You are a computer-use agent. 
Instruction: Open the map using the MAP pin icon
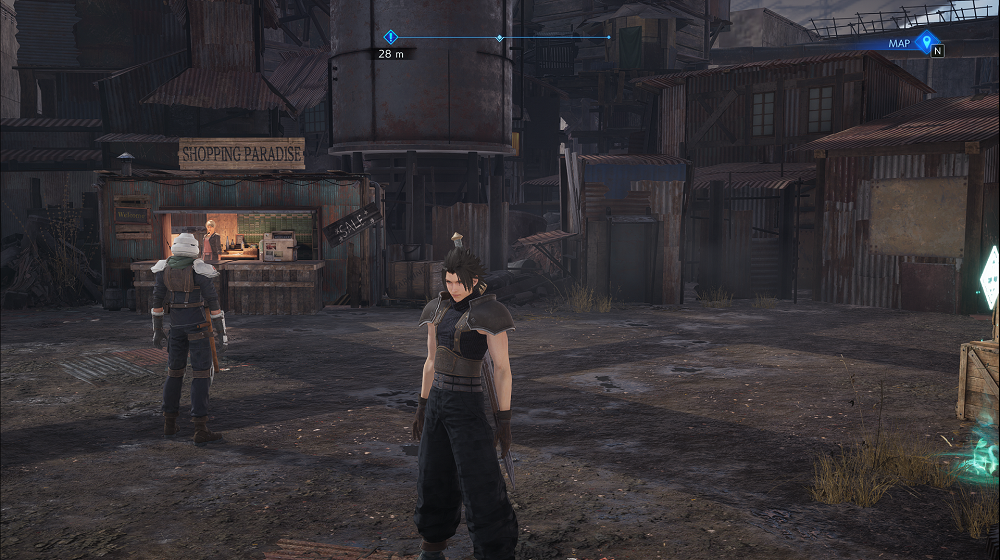click(926, 42)
